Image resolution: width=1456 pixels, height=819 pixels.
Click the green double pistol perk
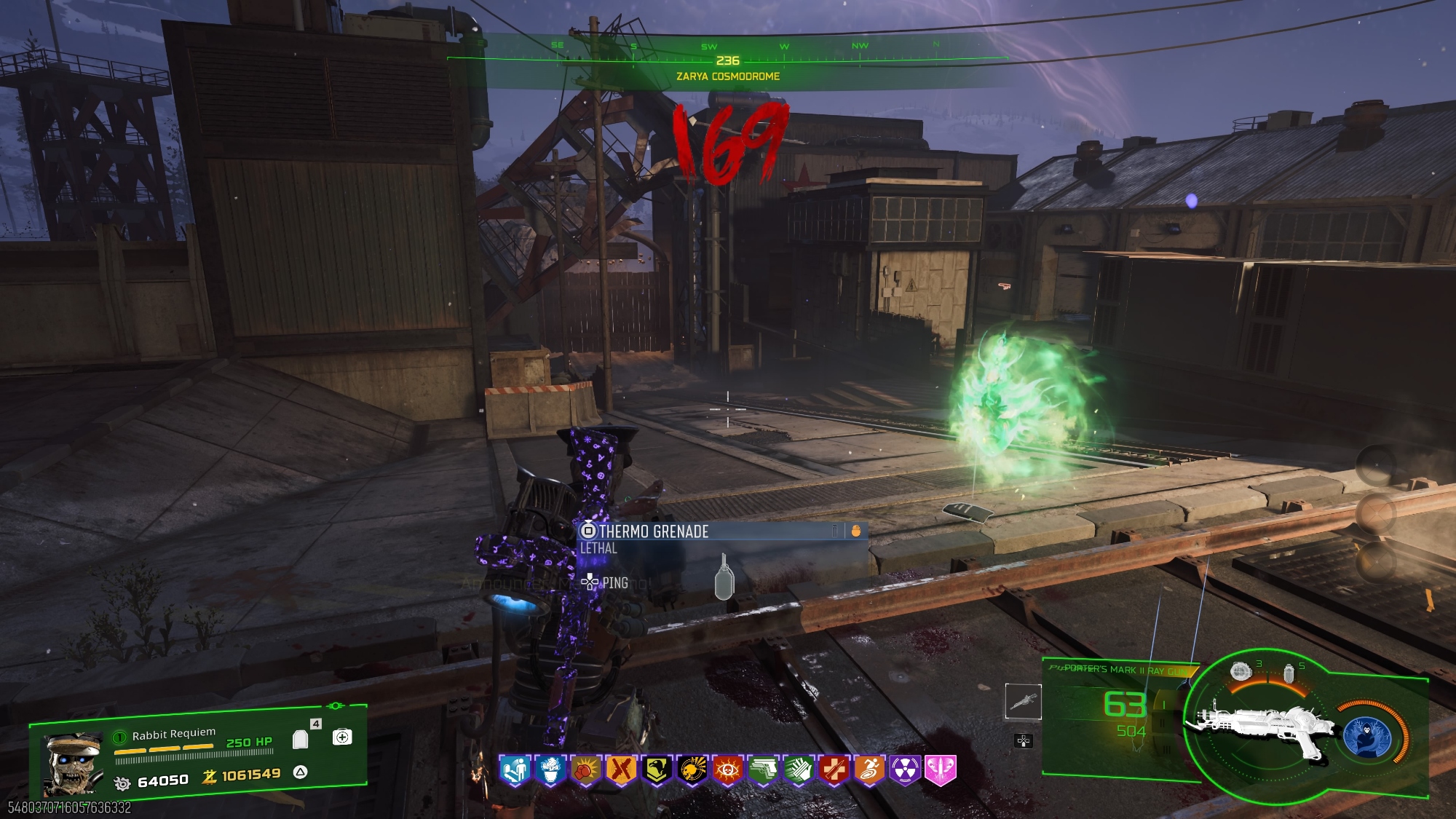(763, 769)
